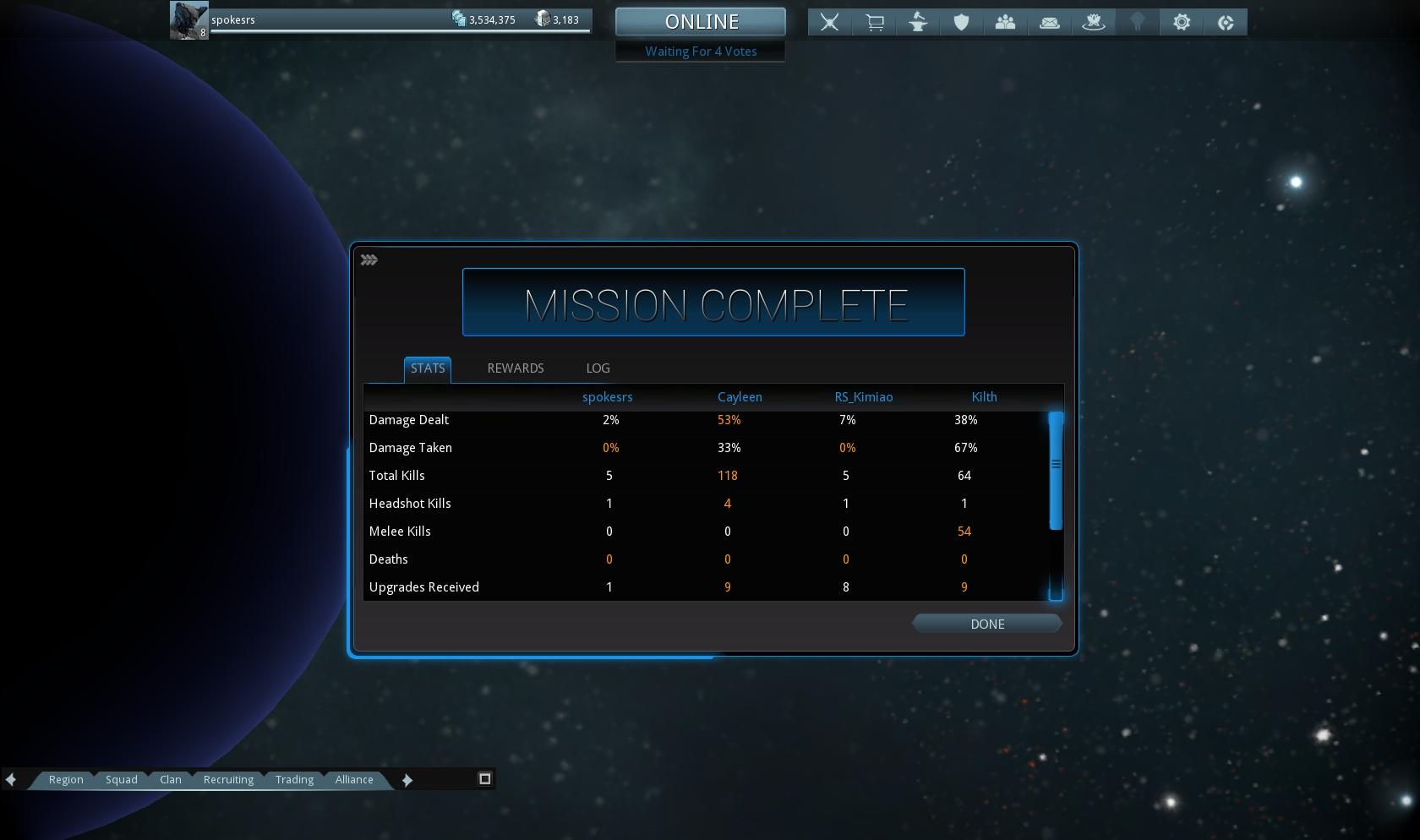Screen dimensions: 1420x840
Task: Open the foundry anvil icon
Action: (918, 23)
